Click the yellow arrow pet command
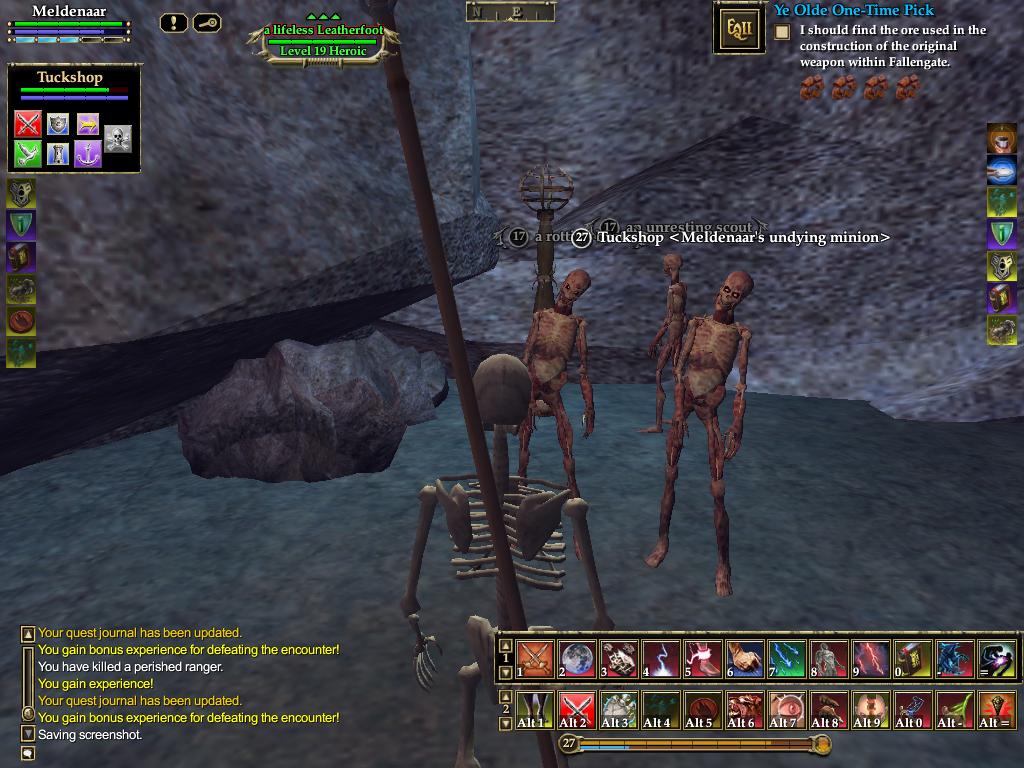The width and height of the screenshot is (1024, 768). (x=88, y=124)
